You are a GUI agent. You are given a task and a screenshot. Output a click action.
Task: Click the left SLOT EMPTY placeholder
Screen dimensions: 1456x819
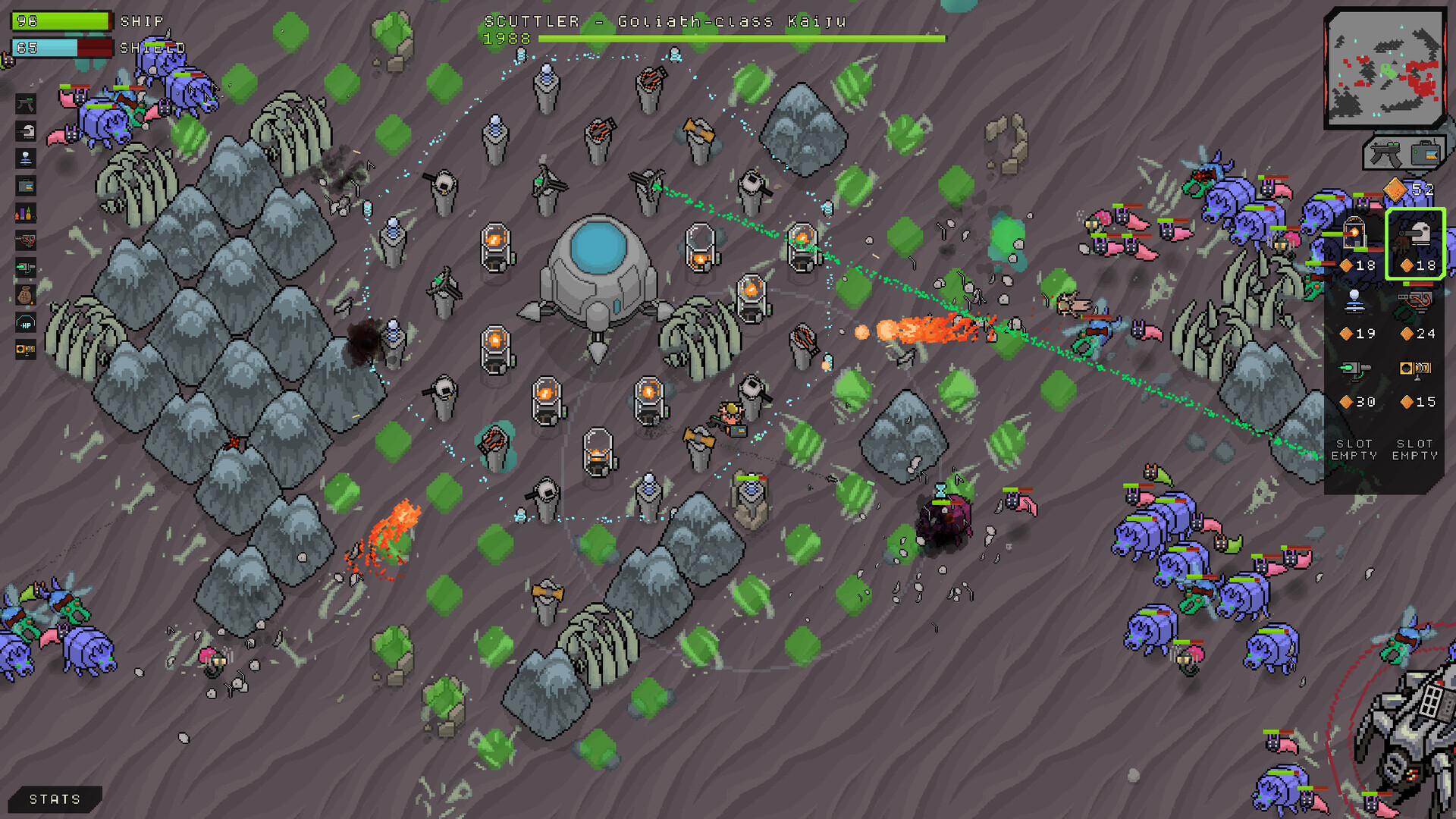coord(1355,449)
